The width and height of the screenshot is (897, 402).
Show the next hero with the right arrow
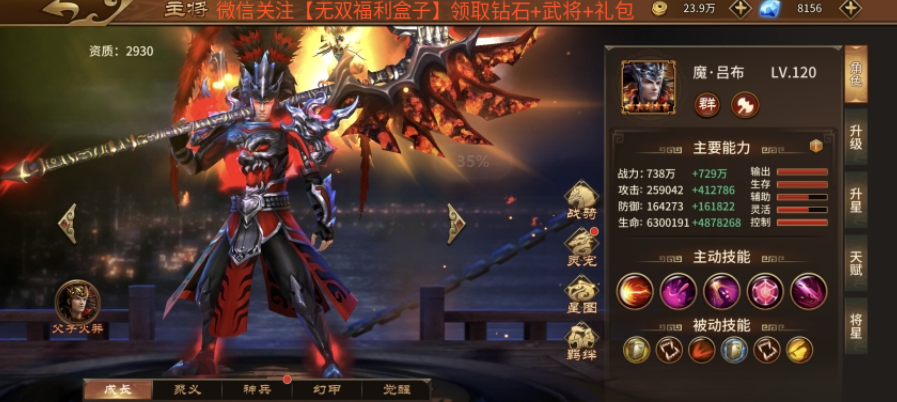coord(455,222)
